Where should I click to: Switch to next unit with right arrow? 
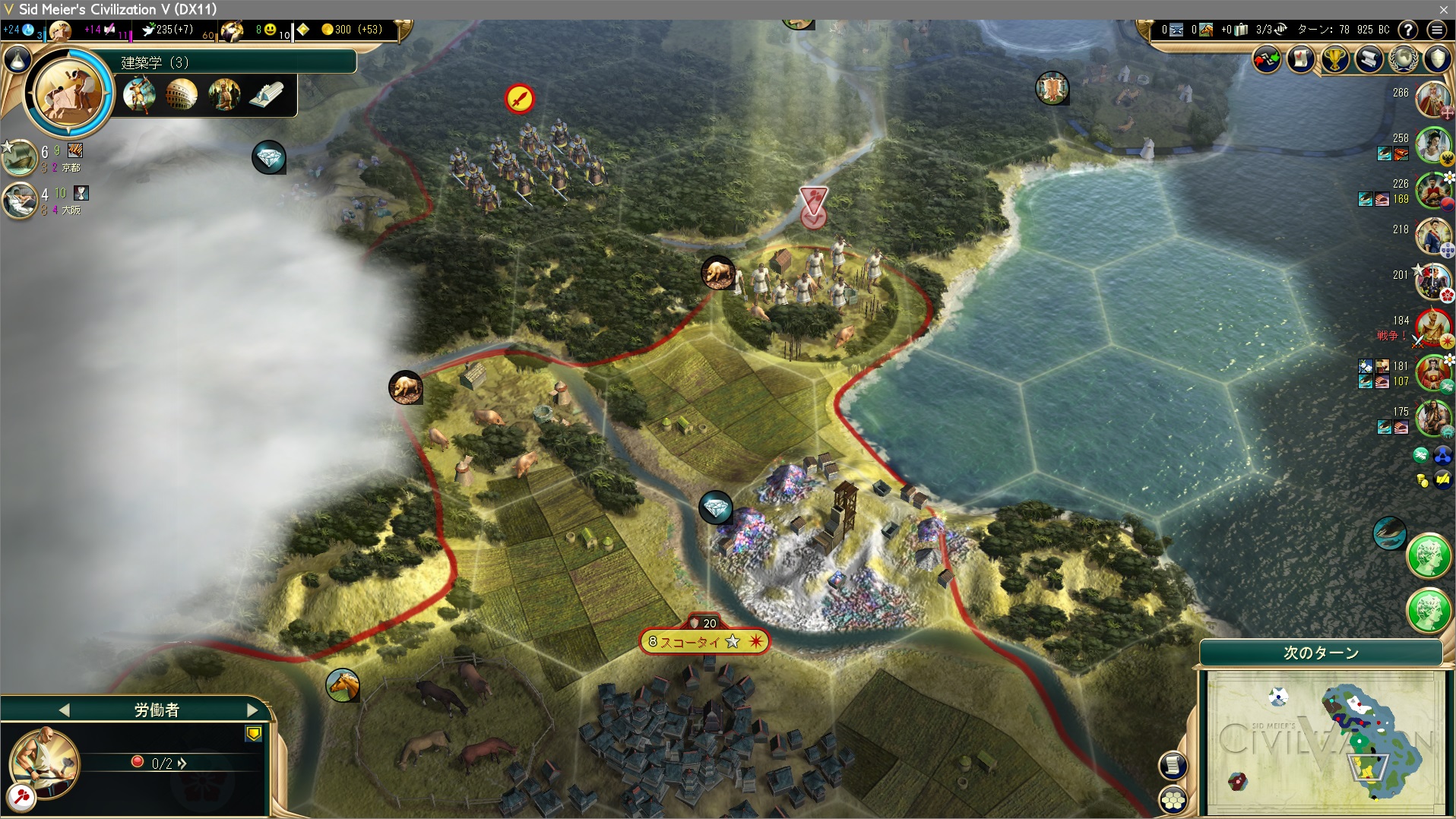[x=252, y=710]
